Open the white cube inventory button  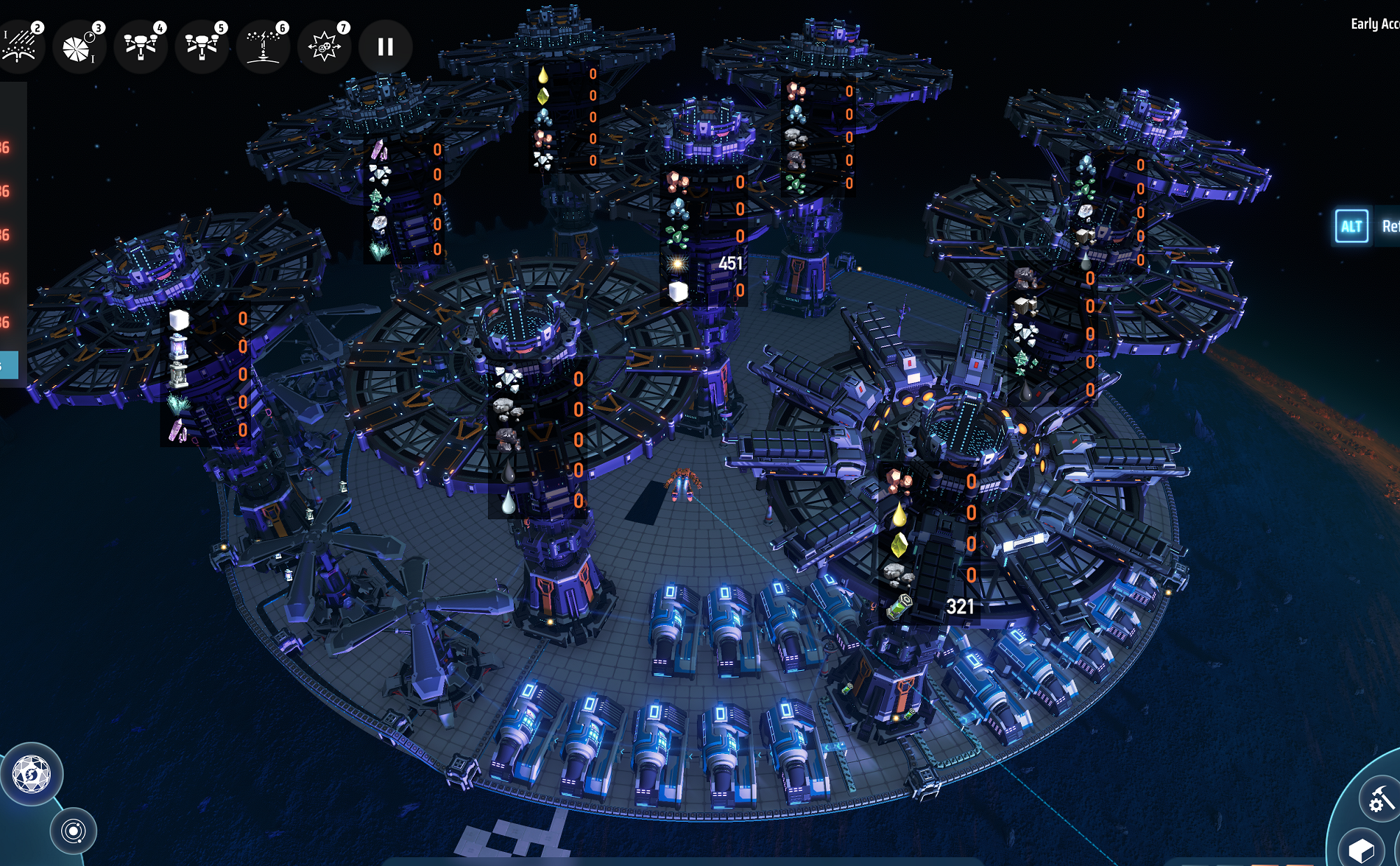[1362, 851]
